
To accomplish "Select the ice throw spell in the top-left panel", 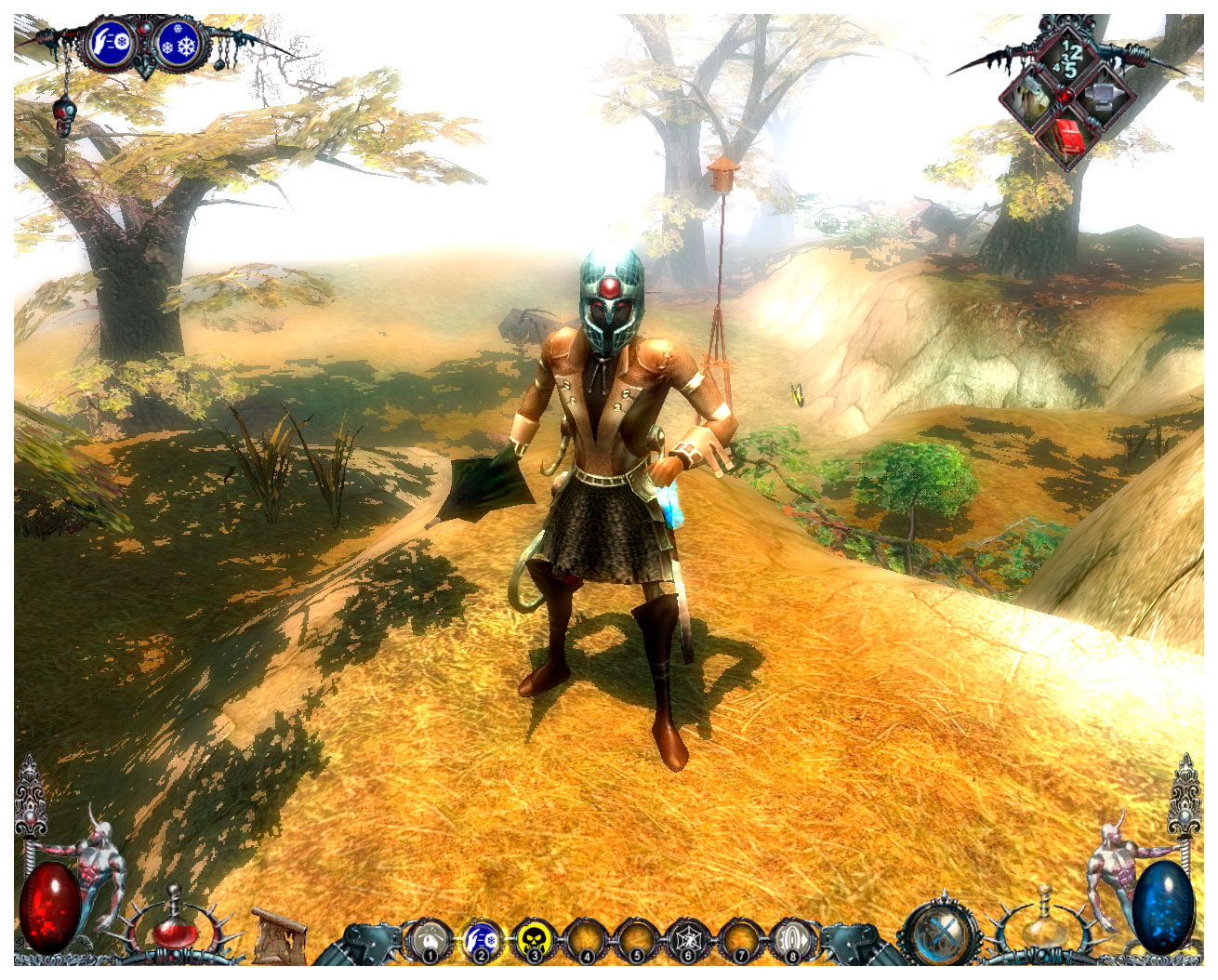I will 111,44.
